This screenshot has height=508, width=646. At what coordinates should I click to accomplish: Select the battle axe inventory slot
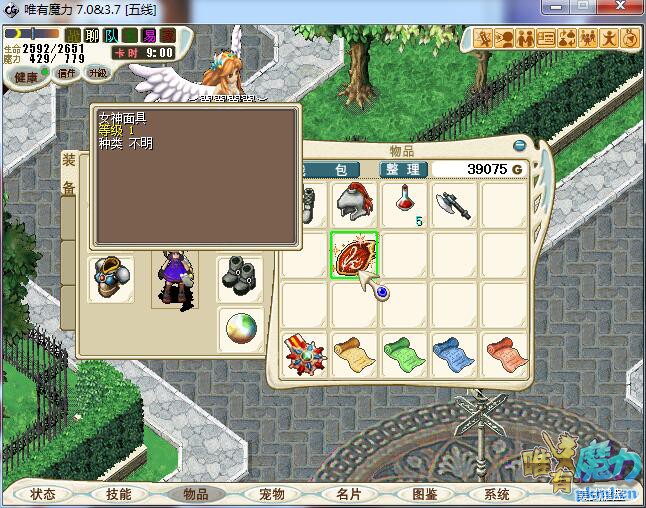coord(454,203)
